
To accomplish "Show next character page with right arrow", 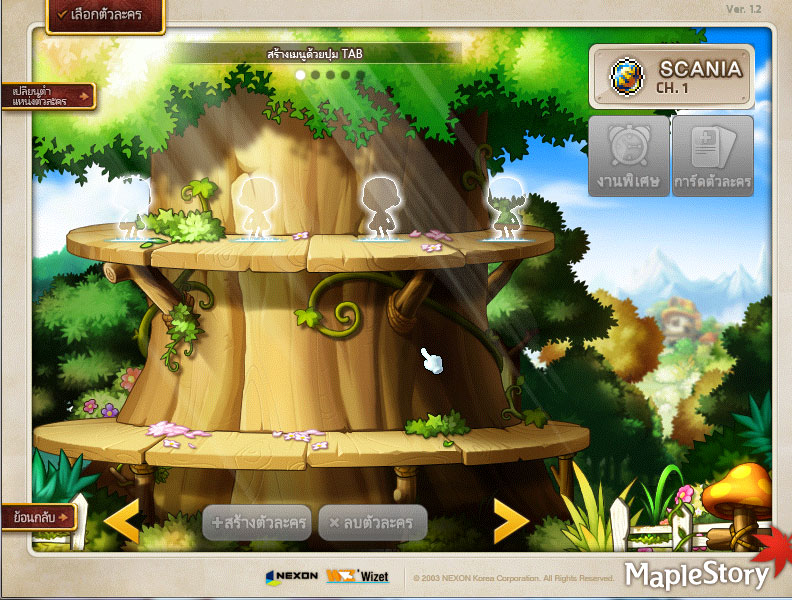I will click(510, 521).
